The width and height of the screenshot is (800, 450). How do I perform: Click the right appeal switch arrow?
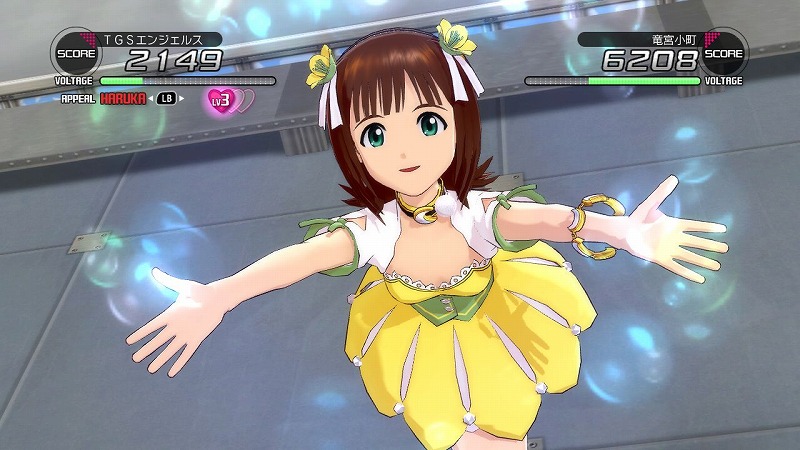tap(182, 99)
